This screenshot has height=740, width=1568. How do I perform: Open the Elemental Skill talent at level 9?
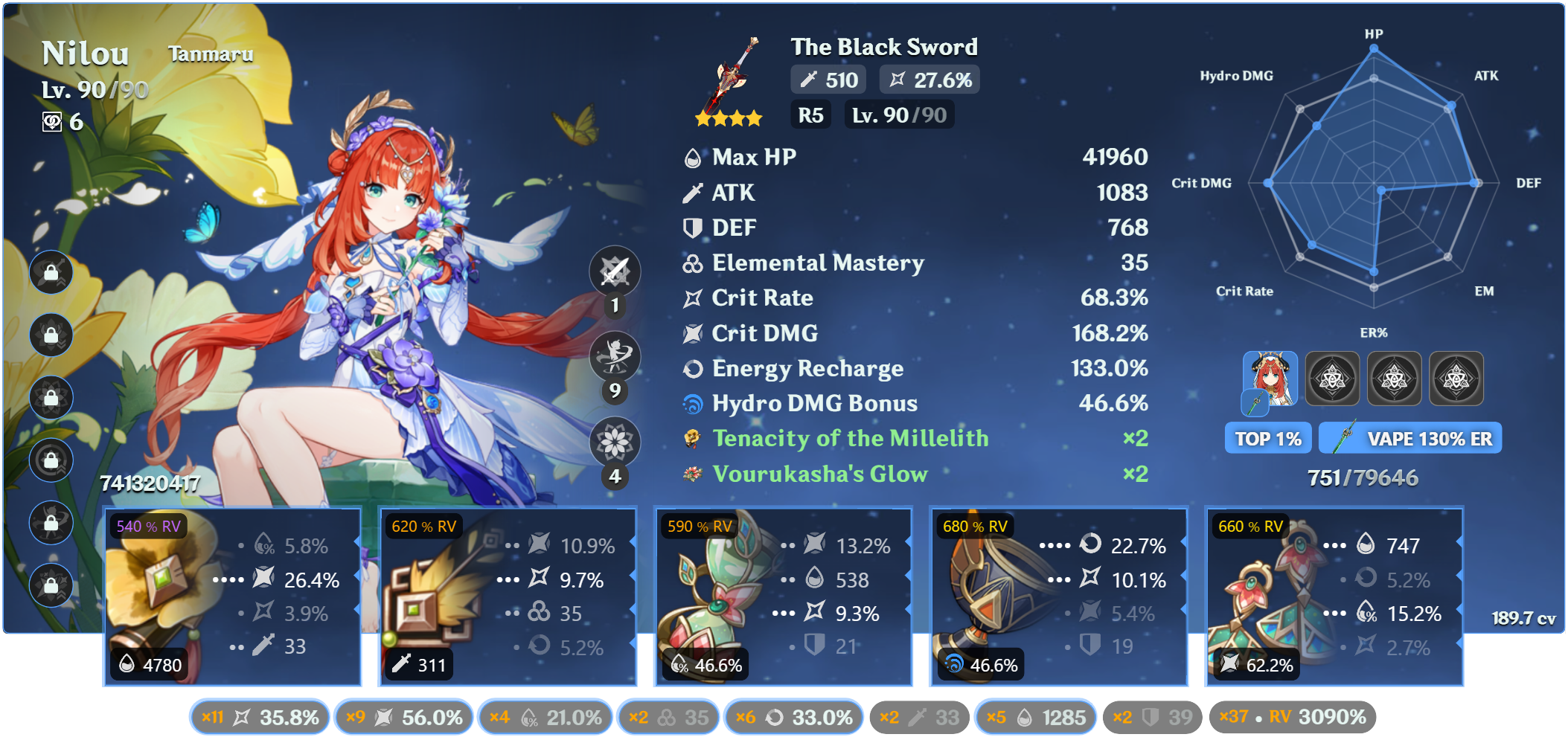(x=615, y=357)
